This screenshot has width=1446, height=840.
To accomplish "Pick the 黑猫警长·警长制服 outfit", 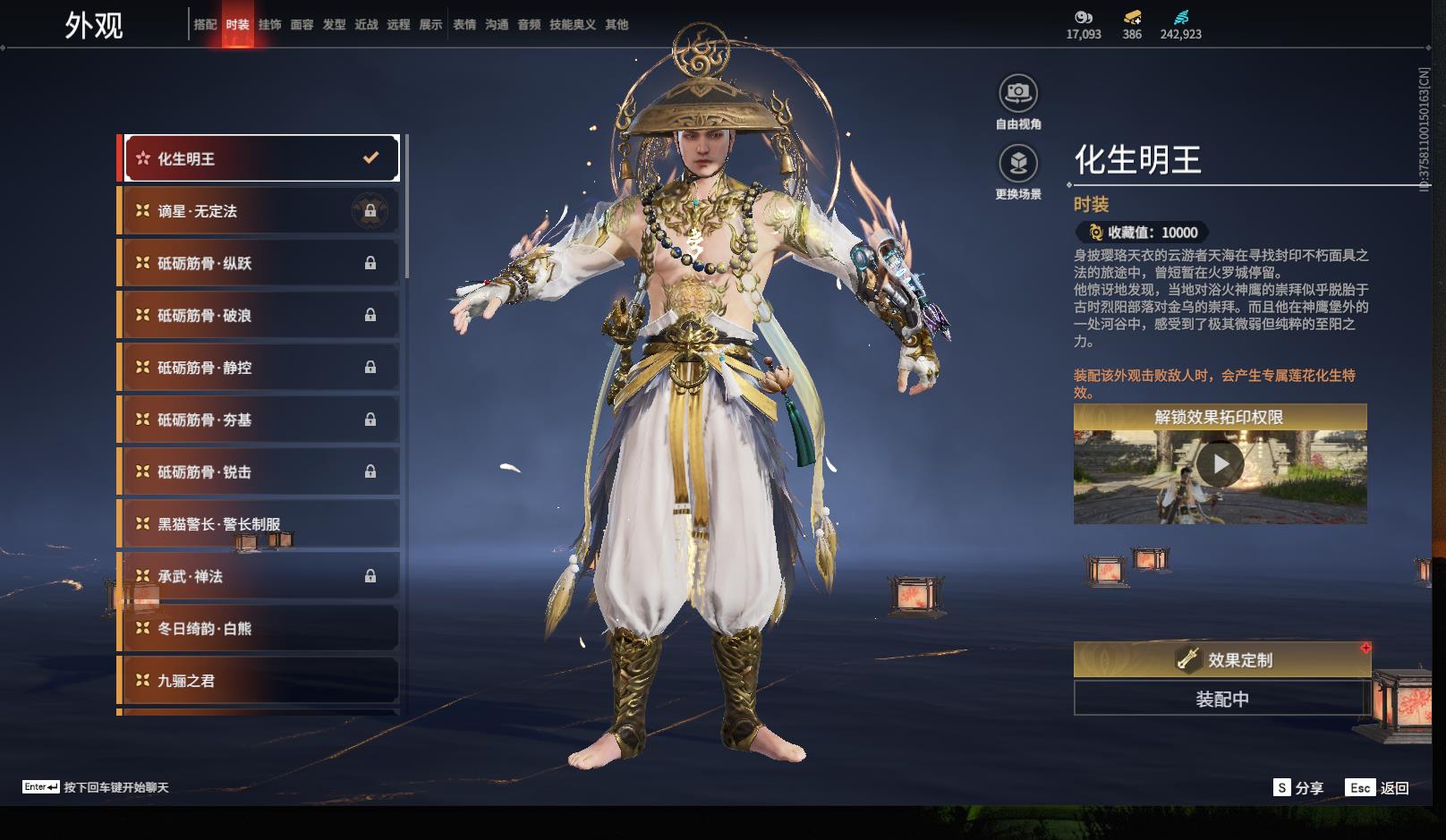I will point(260,524).
